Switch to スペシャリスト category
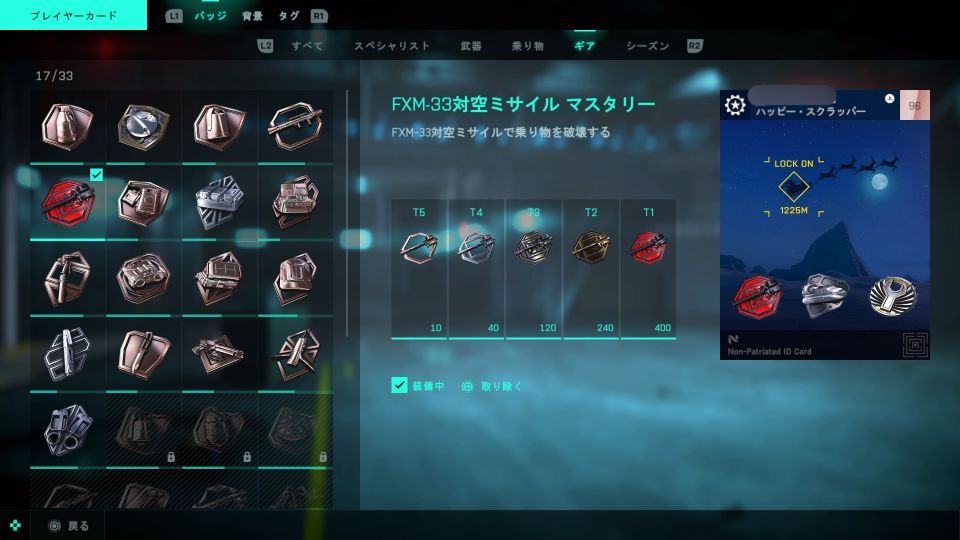960x540 pixels. [x=392, y=46]
